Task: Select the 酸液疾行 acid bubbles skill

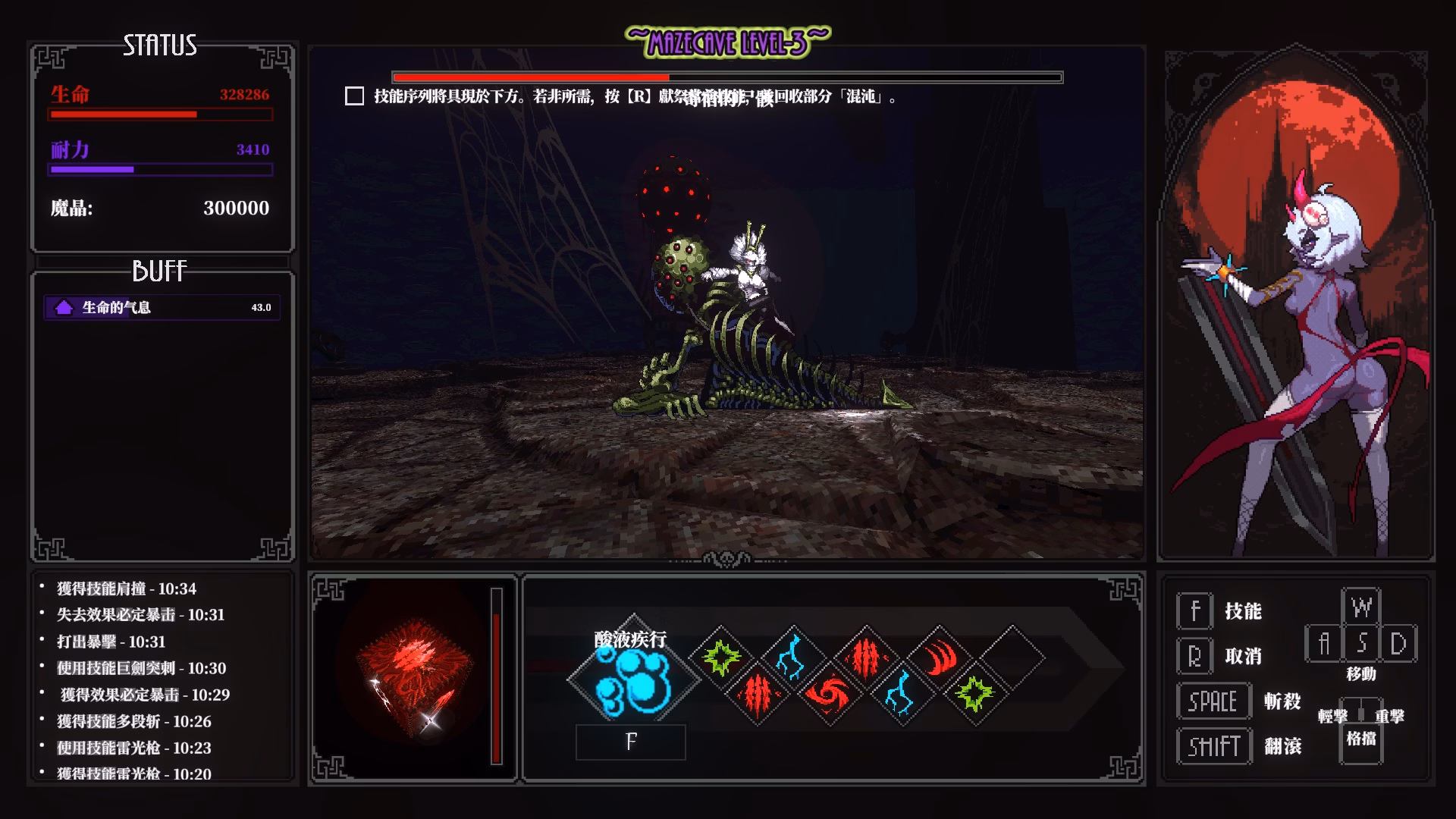Action: (x=633, y=680)
